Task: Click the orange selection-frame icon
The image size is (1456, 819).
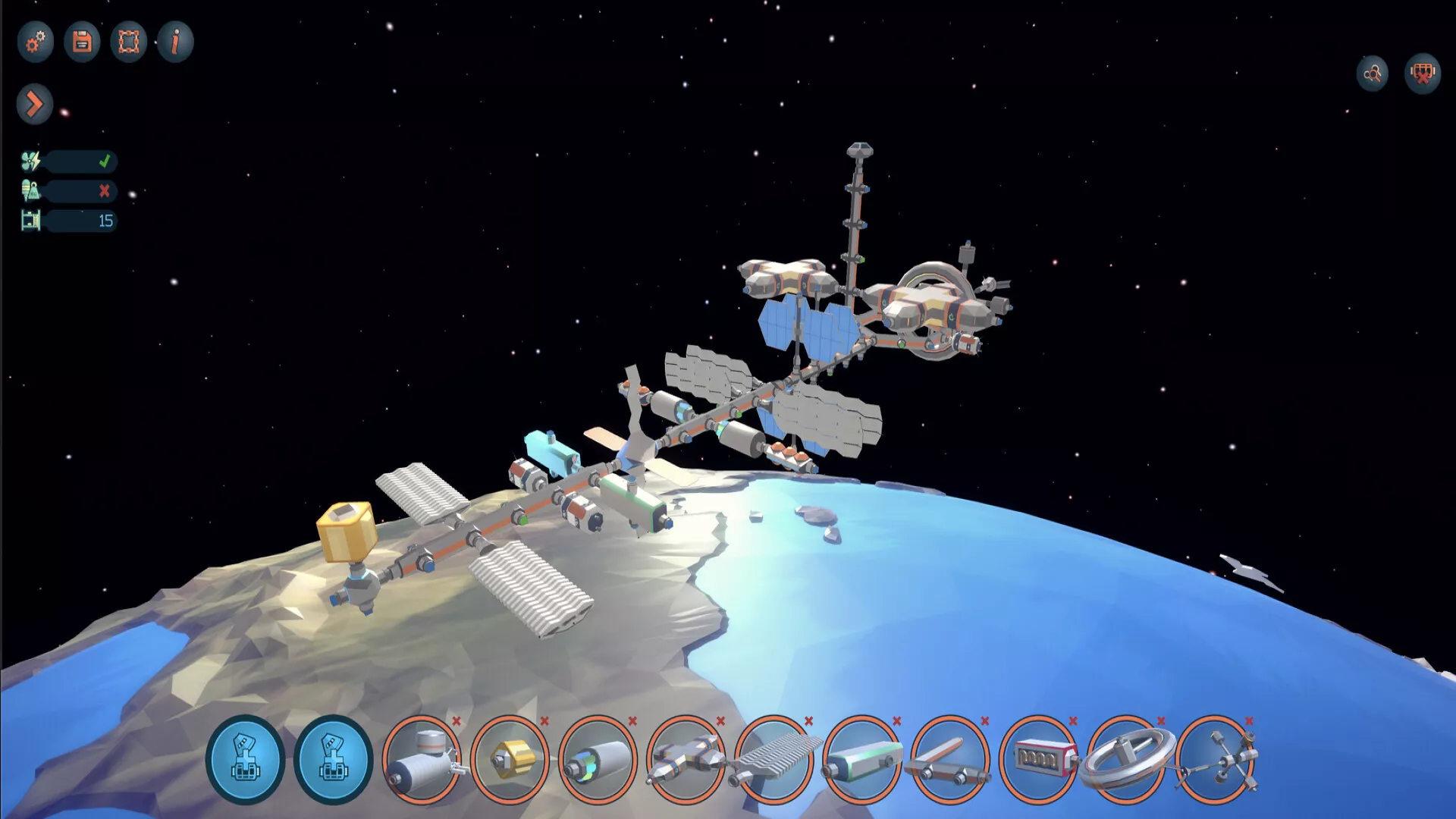Action: (x=129, y=42)
